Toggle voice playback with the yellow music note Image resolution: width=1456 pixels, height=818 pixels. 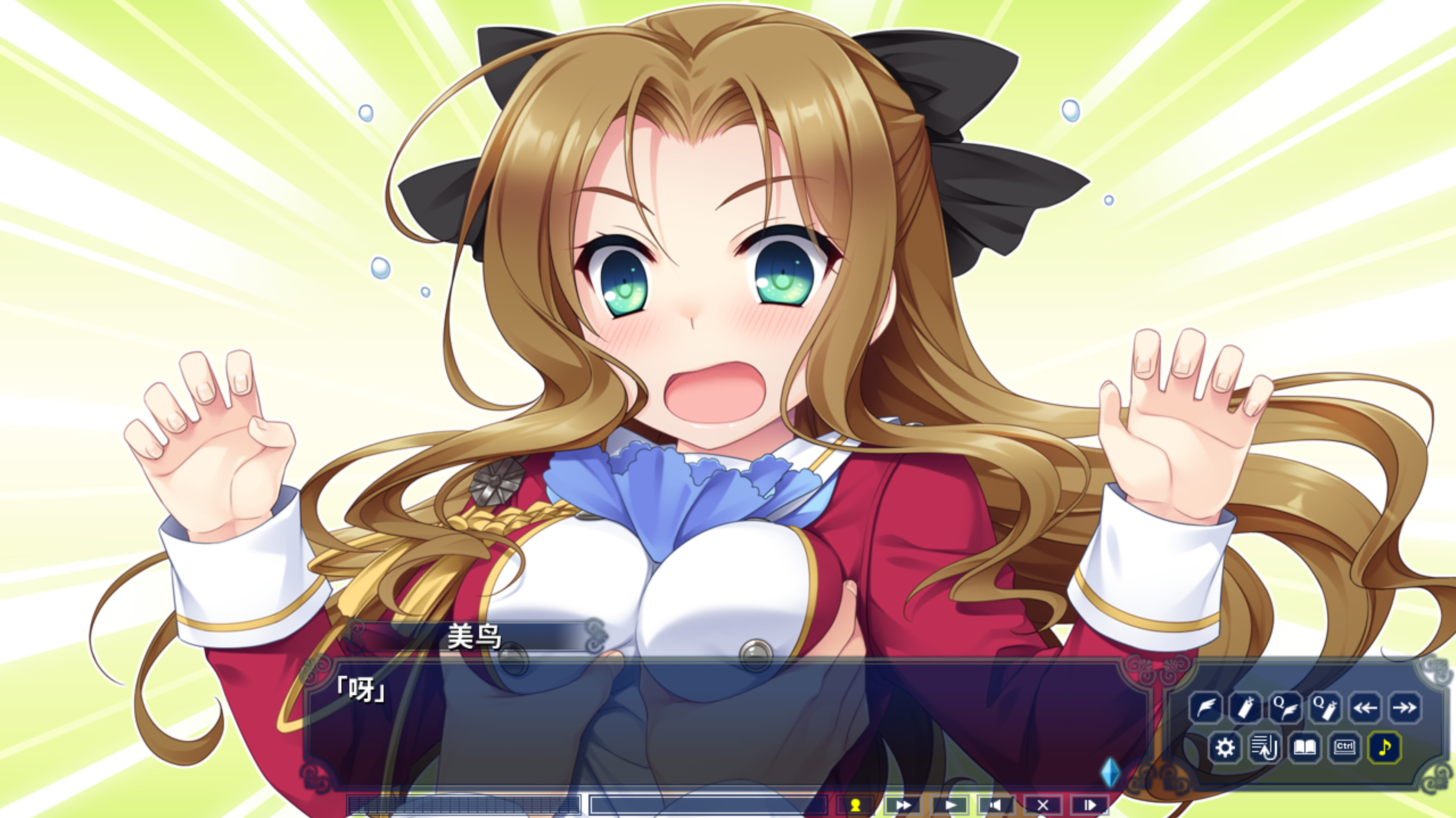(x=1385, y=748)
